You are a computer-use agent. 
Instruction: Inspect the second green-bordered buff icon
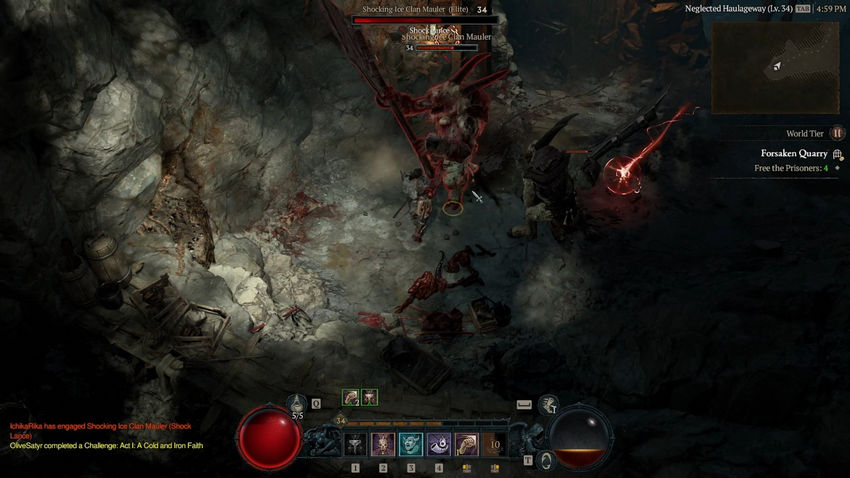click(x=369, y=397)
